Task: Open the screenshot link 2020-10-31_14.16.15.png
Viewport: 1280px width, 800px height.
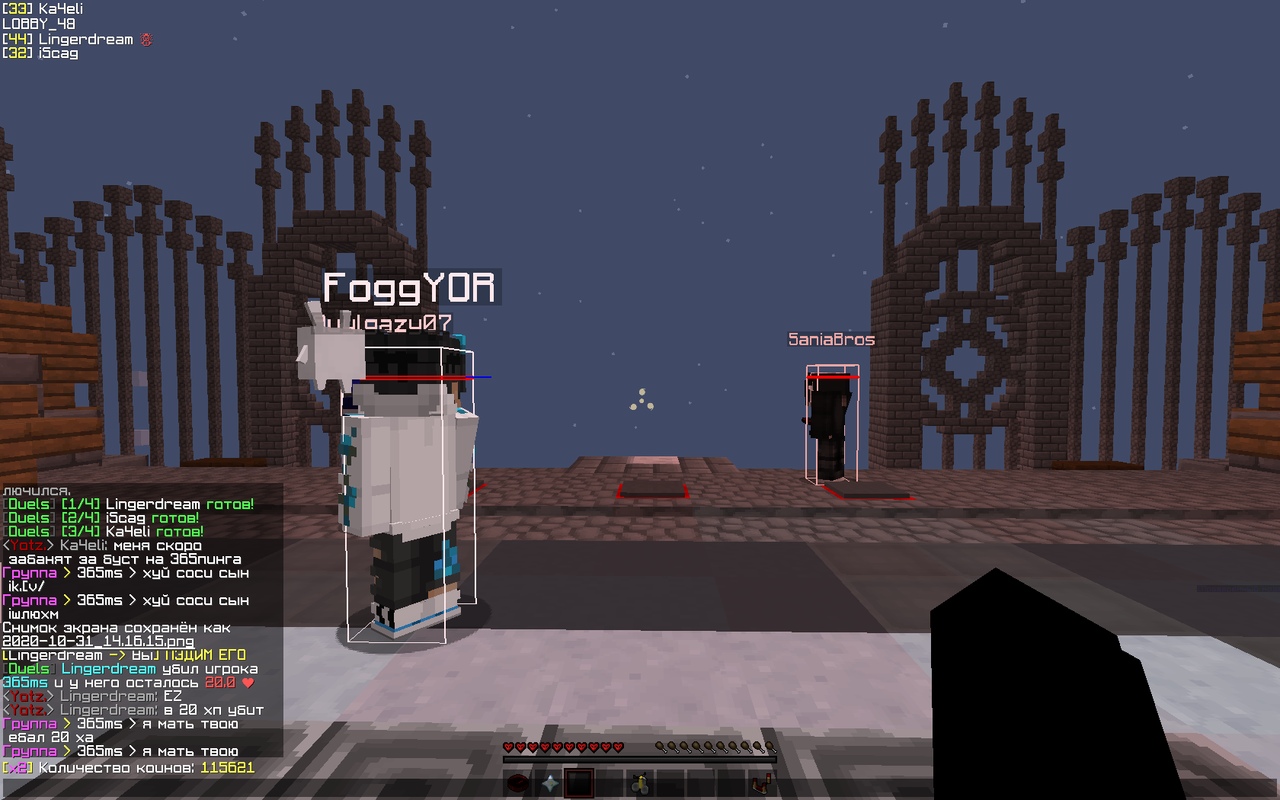Action: click(97, 640)
